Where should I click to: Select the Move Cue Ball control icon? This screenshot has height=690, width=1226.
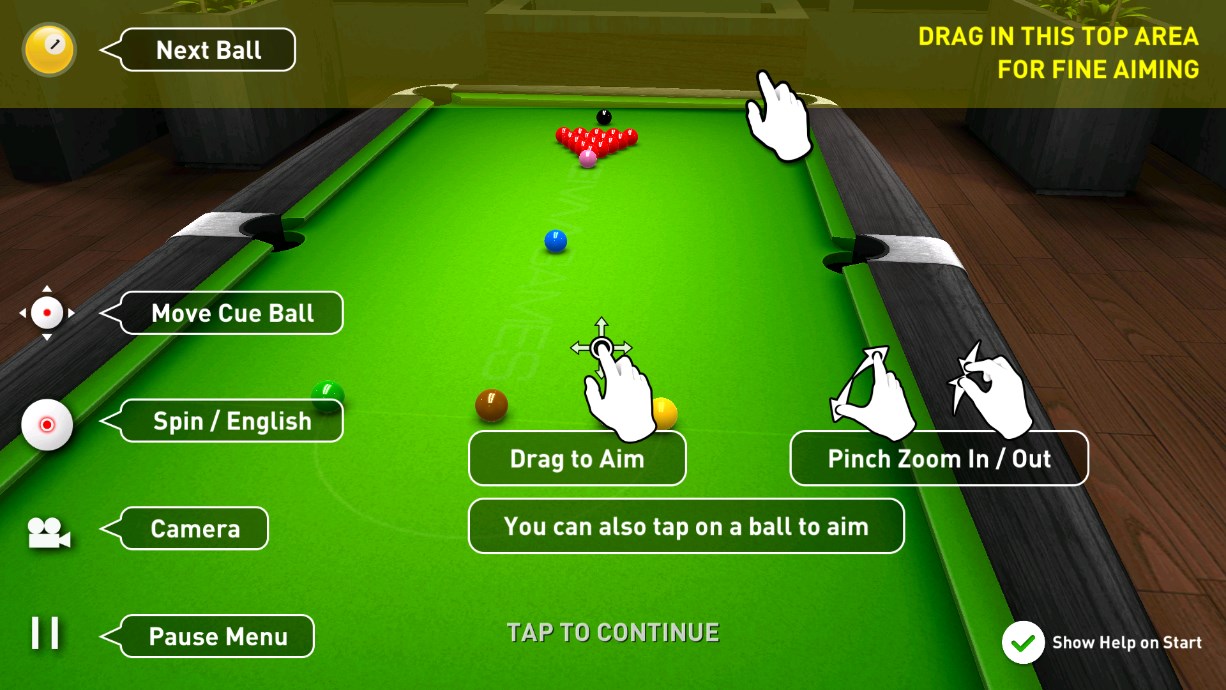[47, 313]
